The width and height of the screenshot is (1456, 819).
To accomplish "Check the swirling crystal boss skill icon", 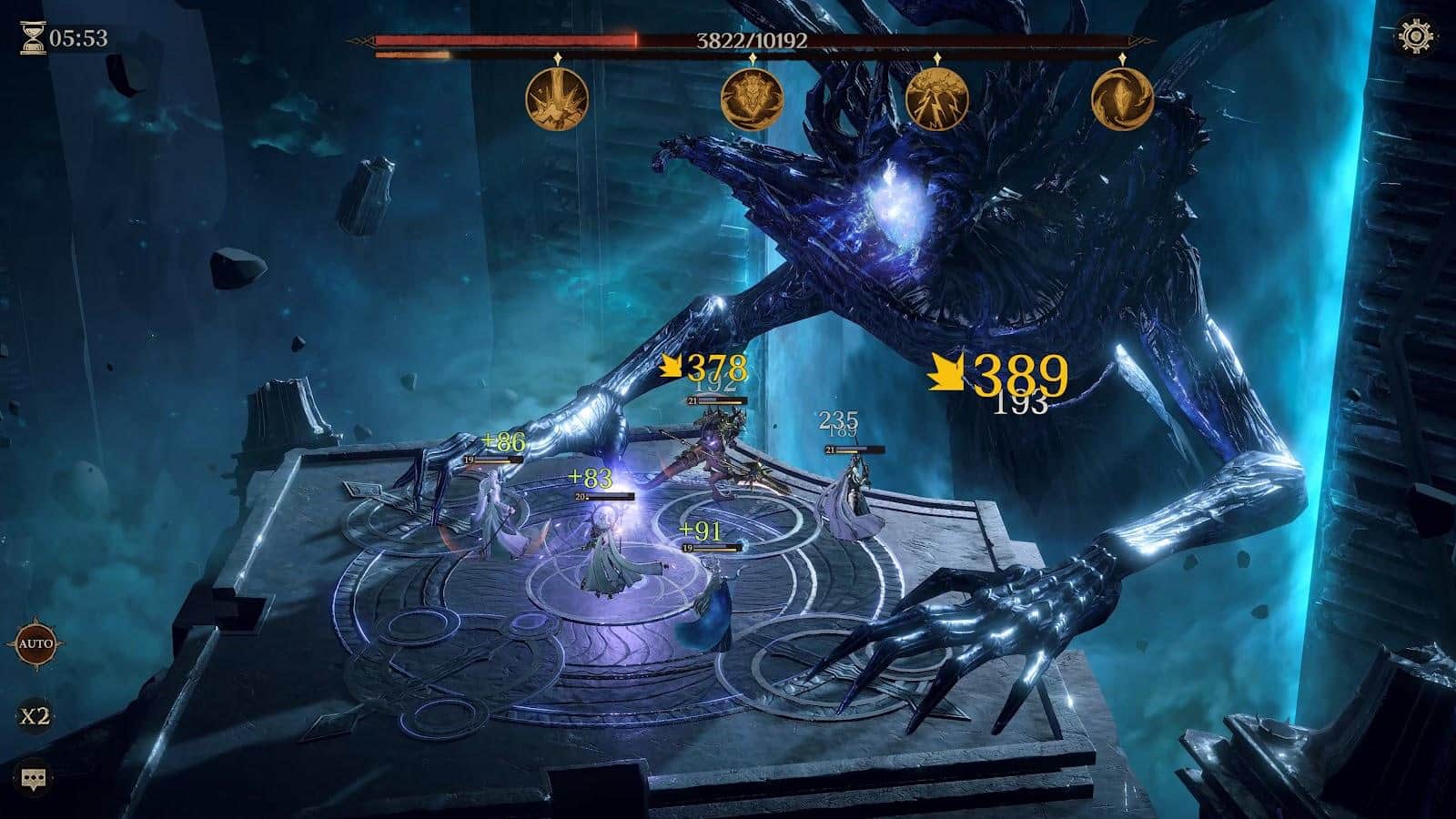I will pos(1122,98).
